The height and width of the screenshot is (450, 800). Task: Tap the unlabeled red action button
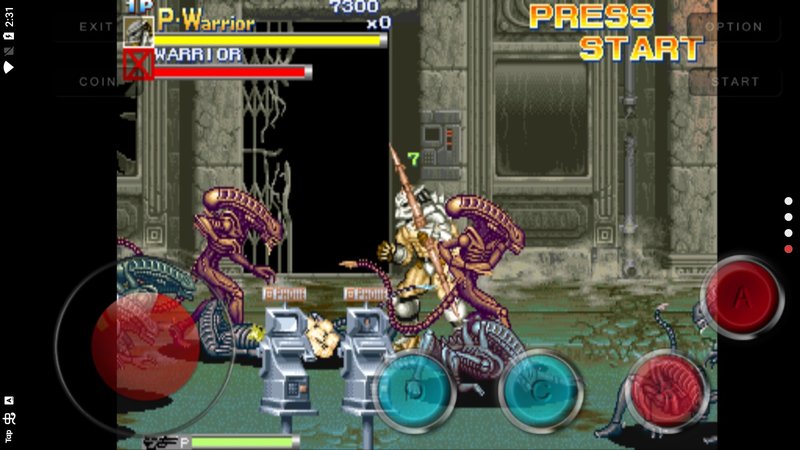tap(667, 391)
